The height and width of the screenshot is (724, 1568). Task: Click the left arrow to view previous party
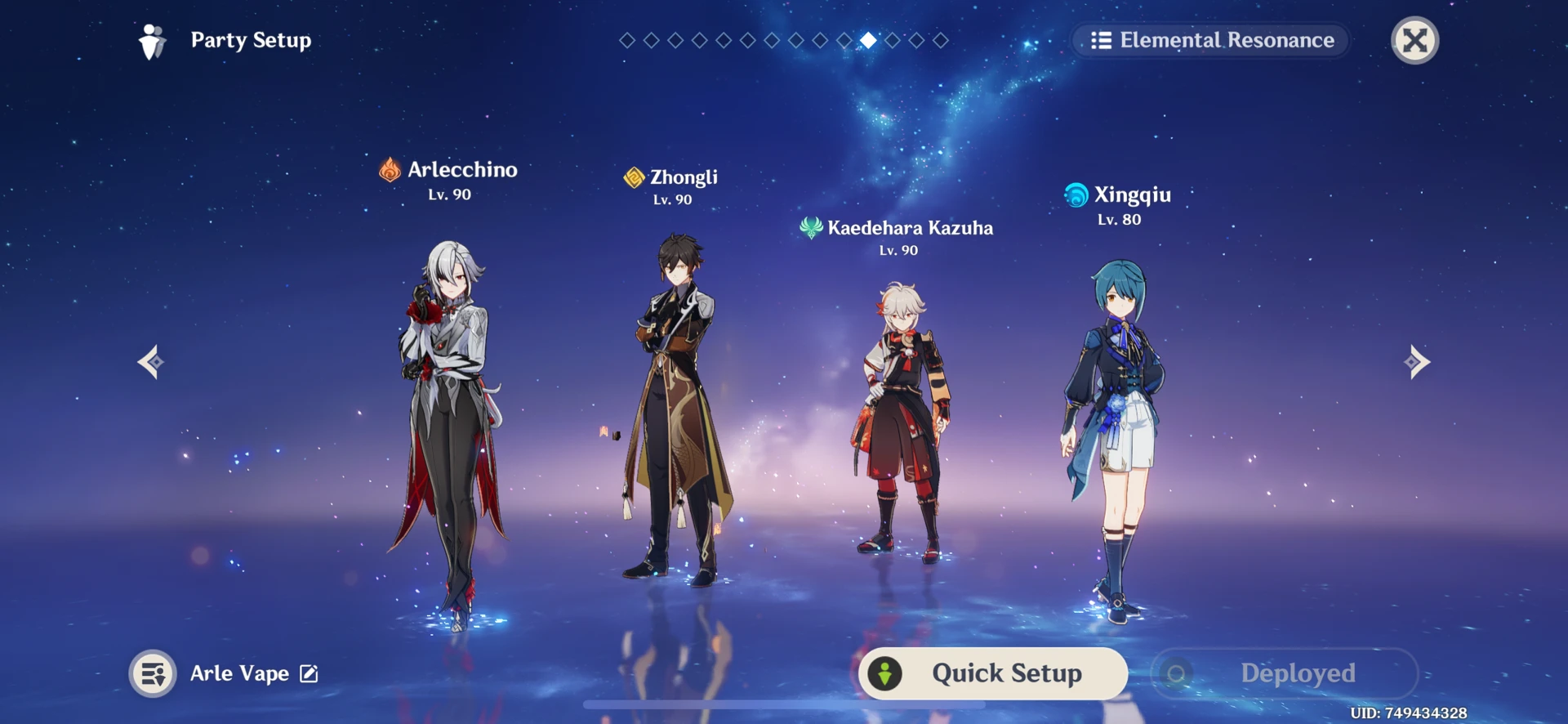point(150,361)
